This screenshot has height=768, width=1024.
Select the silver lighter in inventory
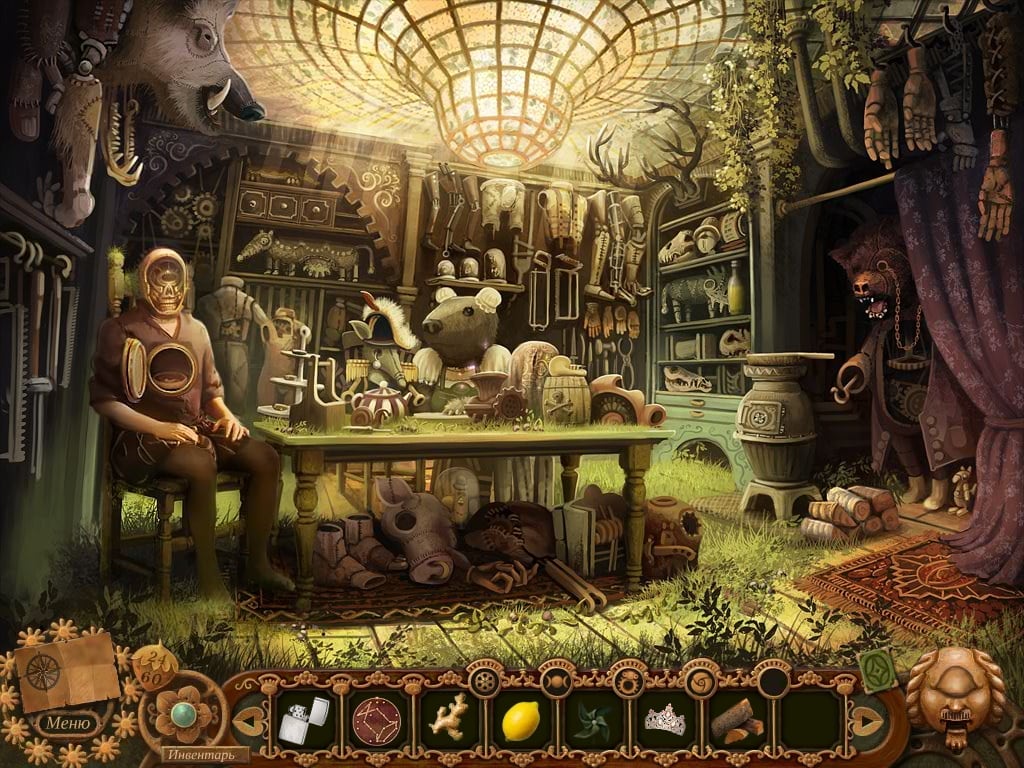(x=304, y=718)
